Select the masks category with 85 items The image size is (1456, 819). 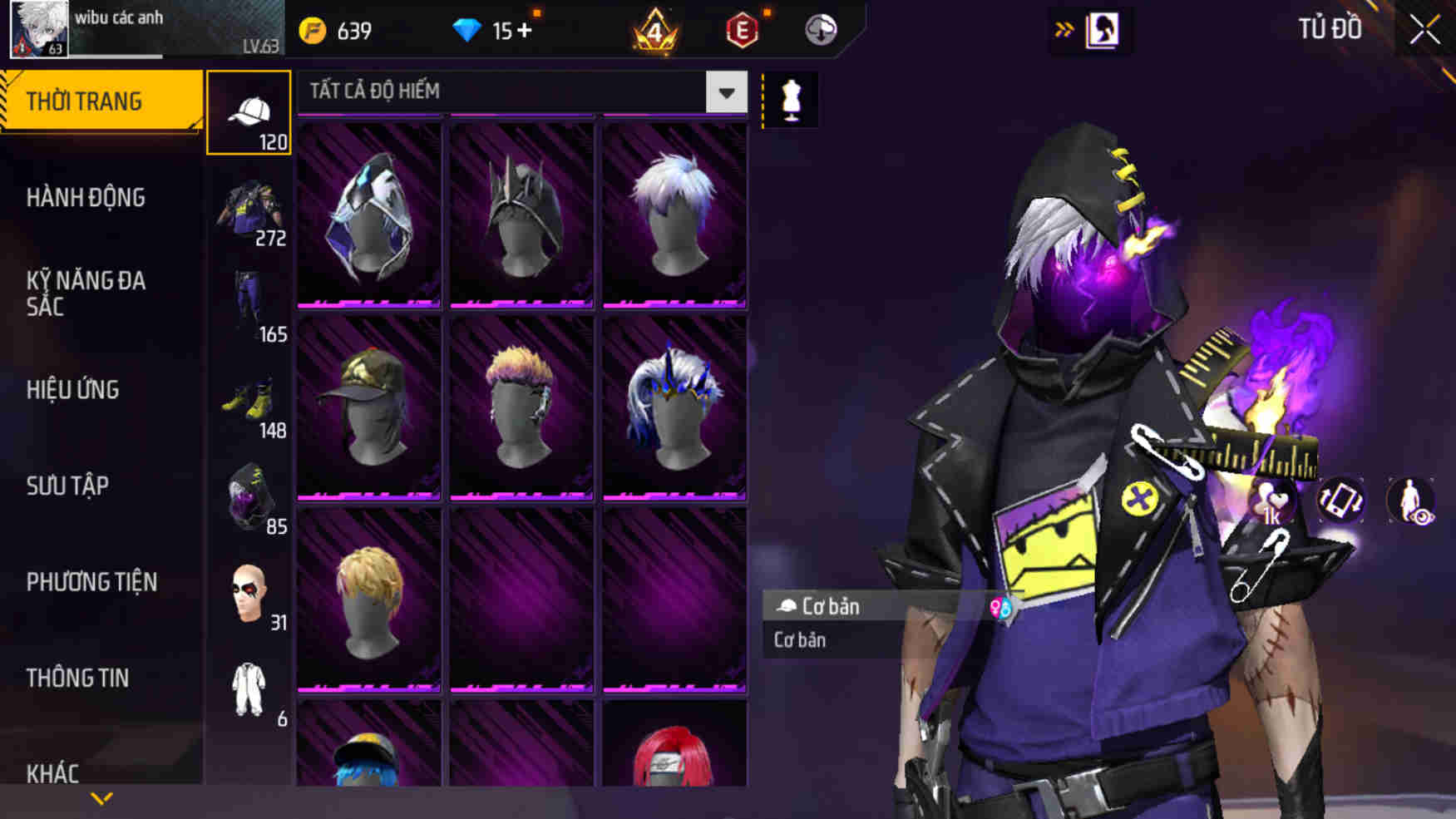(248, 495)
